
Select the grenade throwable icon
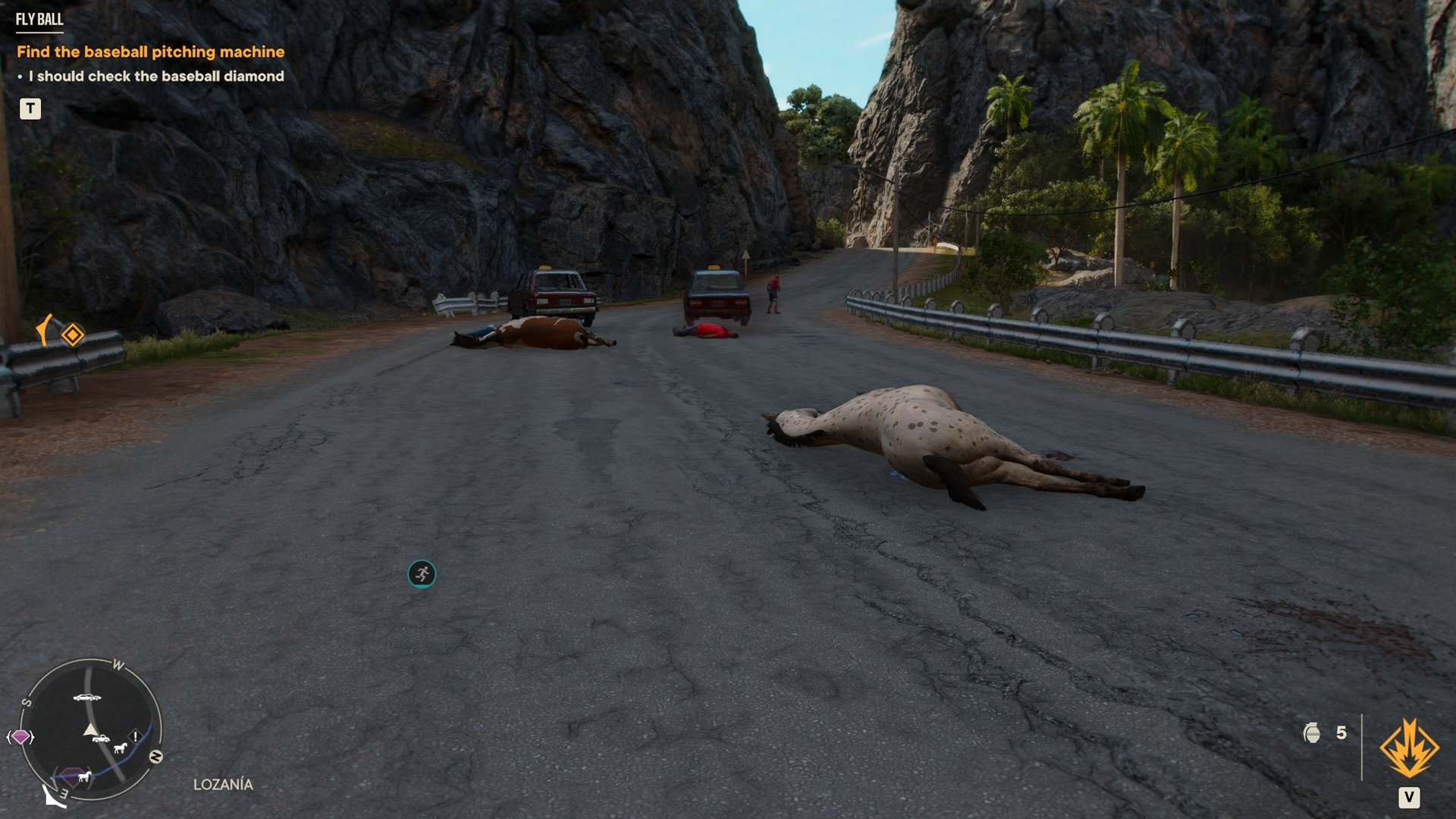(1312, 733)
